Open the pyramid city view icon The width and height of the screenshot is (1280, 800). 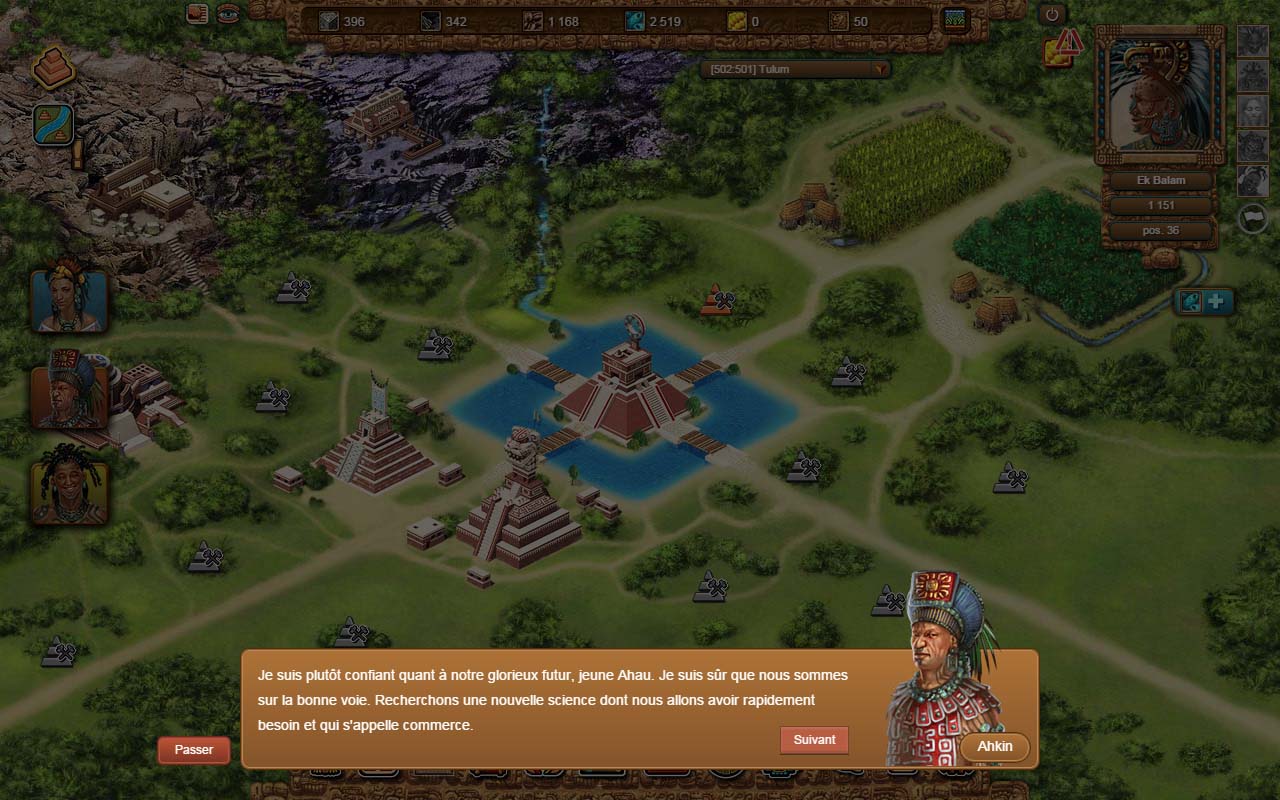click(53, 68)
